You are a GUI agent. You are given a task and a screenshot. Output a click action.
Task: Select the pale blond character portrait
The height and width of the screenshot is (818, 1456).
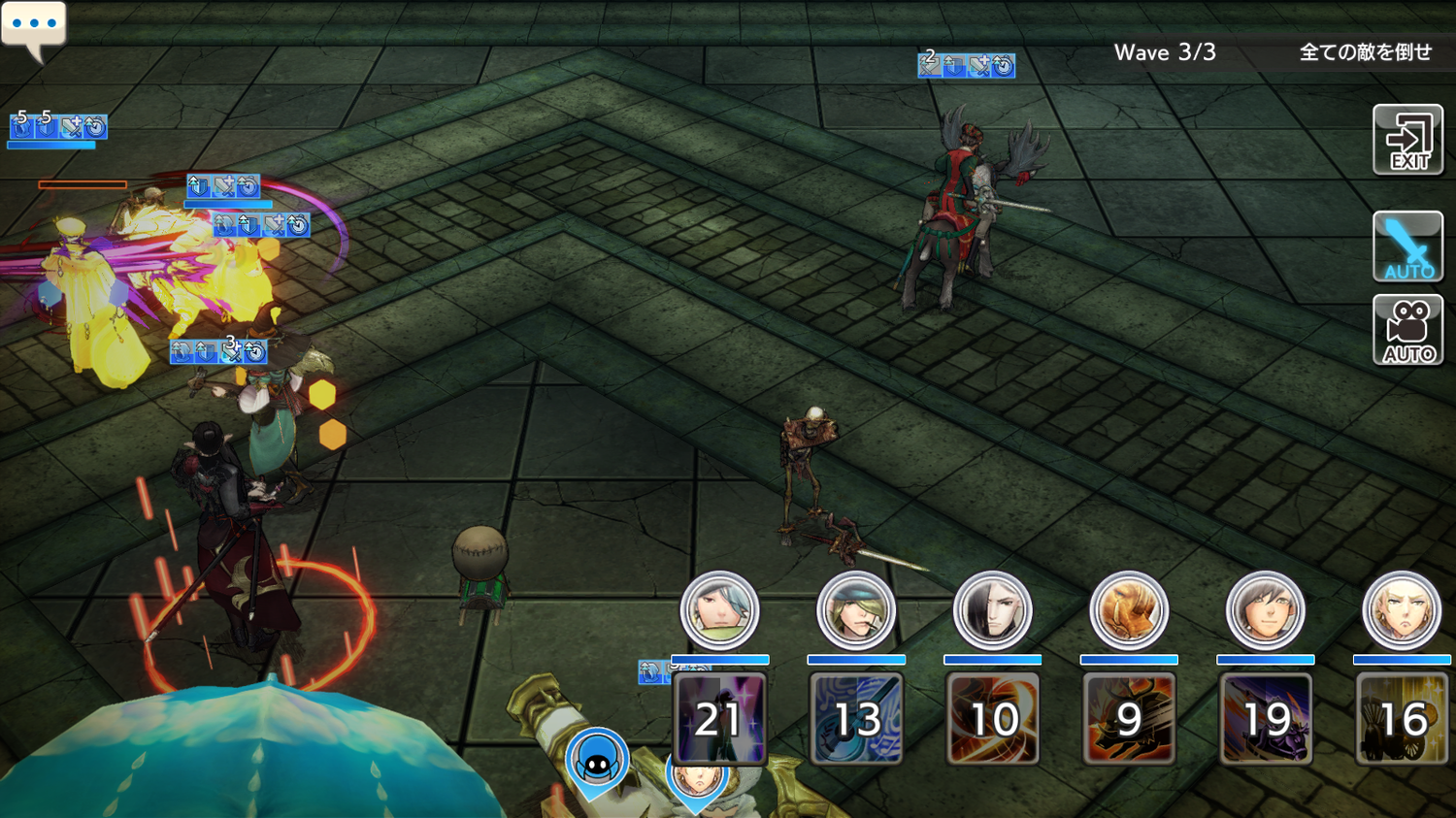tap(1402, 611)
